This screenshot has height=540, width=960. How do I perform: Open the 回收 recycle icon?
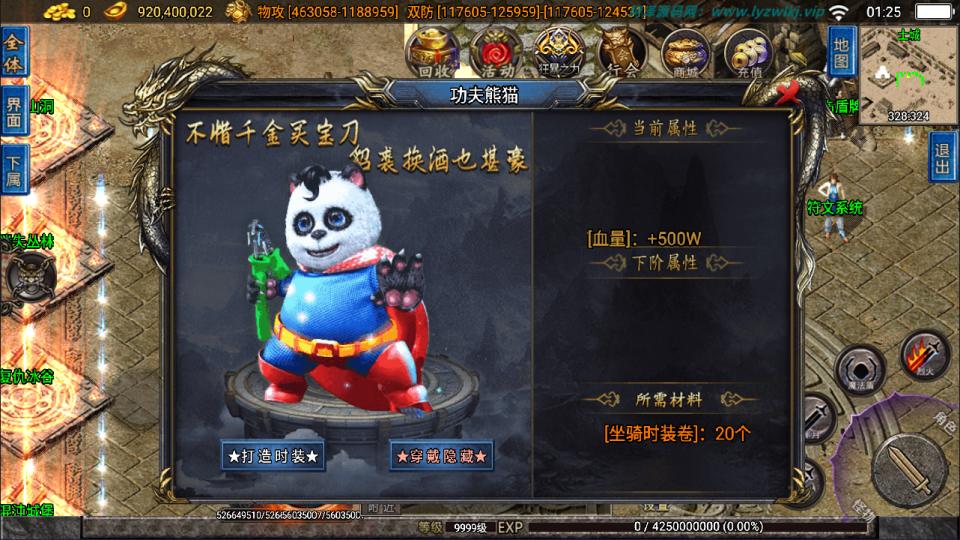coord(436,52)
